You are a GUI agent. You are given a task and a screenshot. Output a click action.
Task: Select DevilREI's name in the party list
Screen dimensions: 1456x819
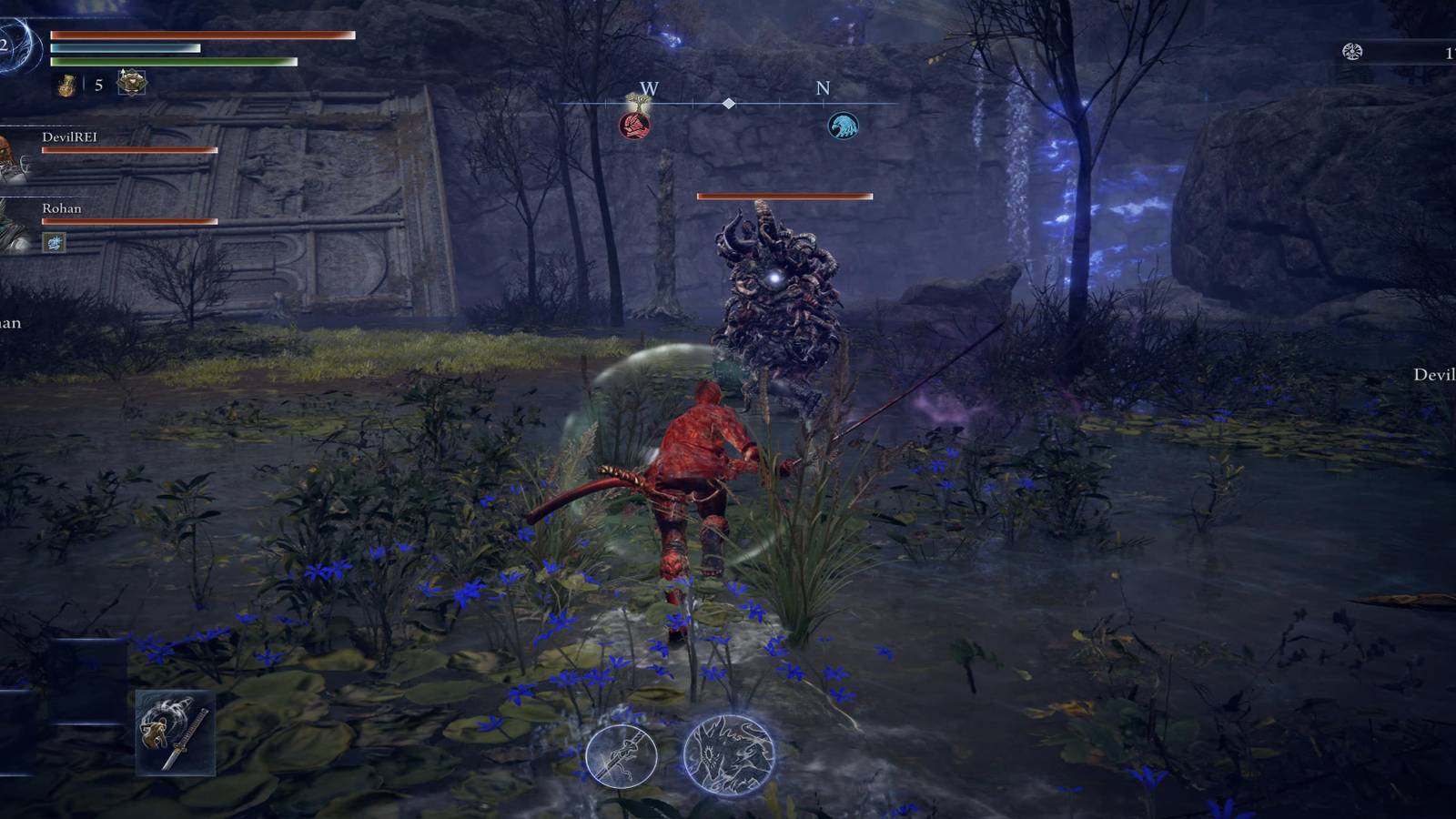coord(69,135)
